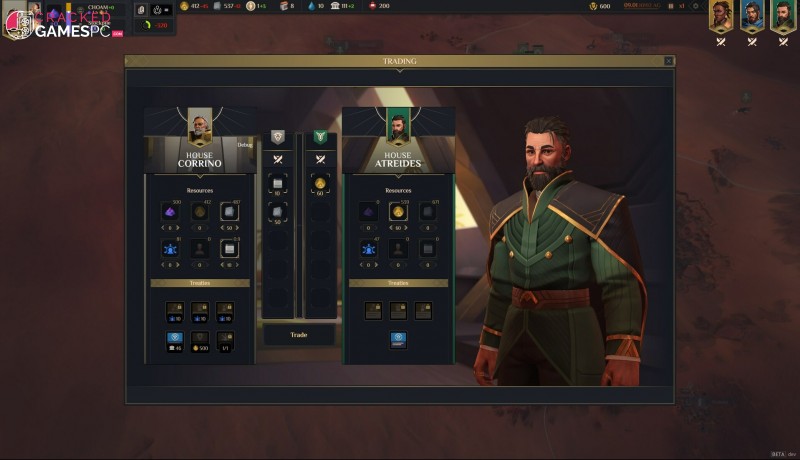Image resolution: width=800 pixels, height=460 pixels.
Task: Open the CHOAM market panel
Action: 100,8
